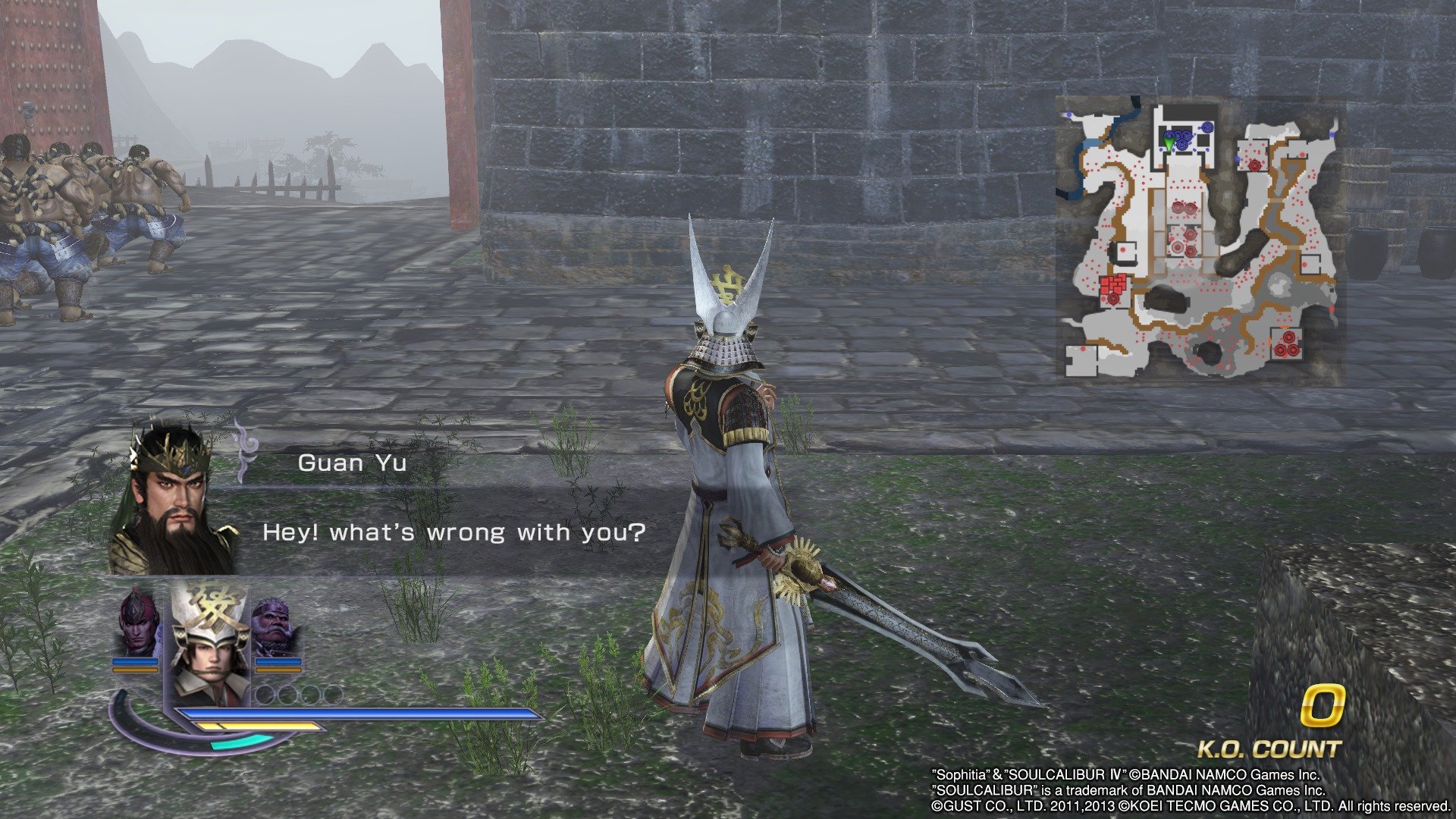Click the left teammate portrait with red helmet
The width and height of the screenshot is (1456, 819).
[136, 625]
